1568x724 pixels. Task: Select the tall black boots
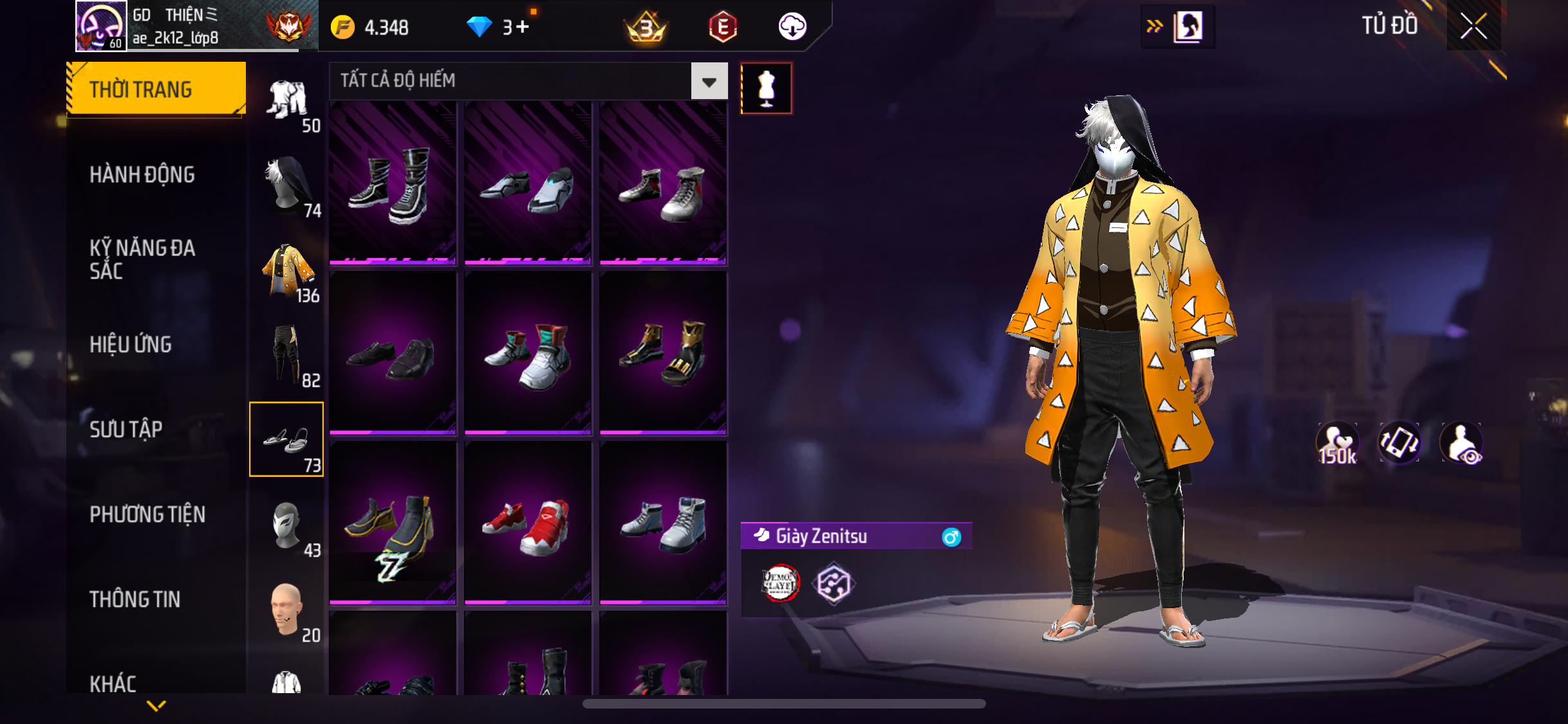pyautogui.click(x=393, y=183)
